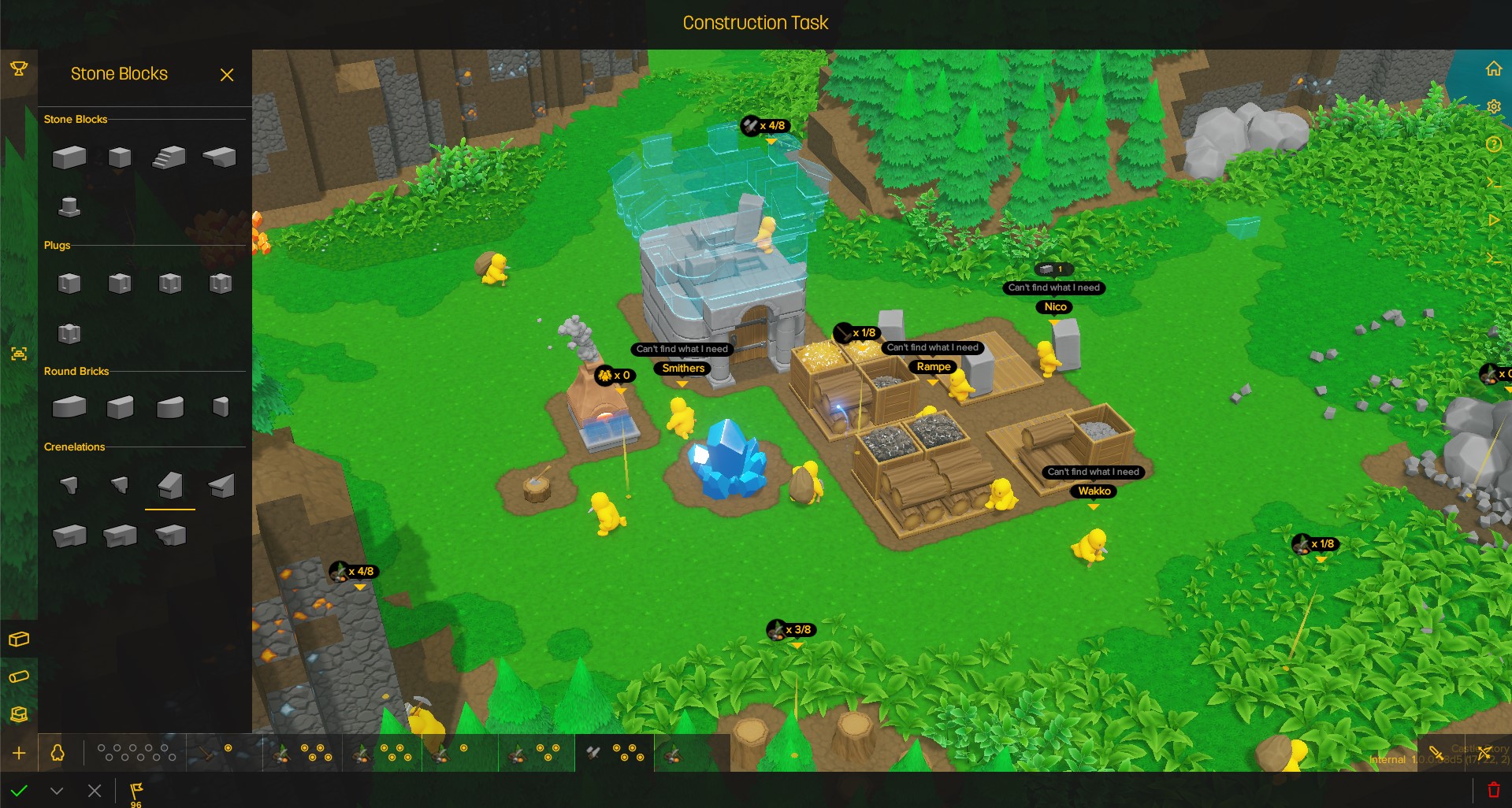Open the console terminal icon on right edge

1494,182
